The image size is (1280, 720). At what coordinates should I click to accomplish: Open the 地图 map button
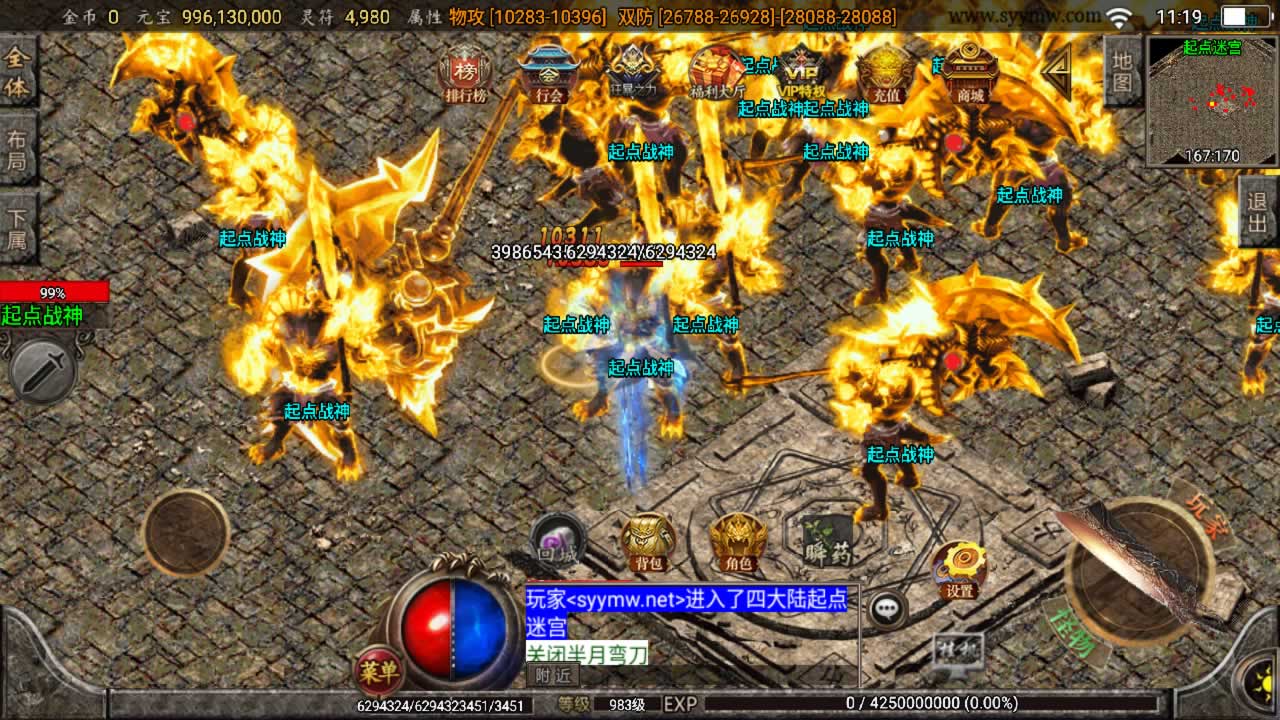click(1123, 70)
